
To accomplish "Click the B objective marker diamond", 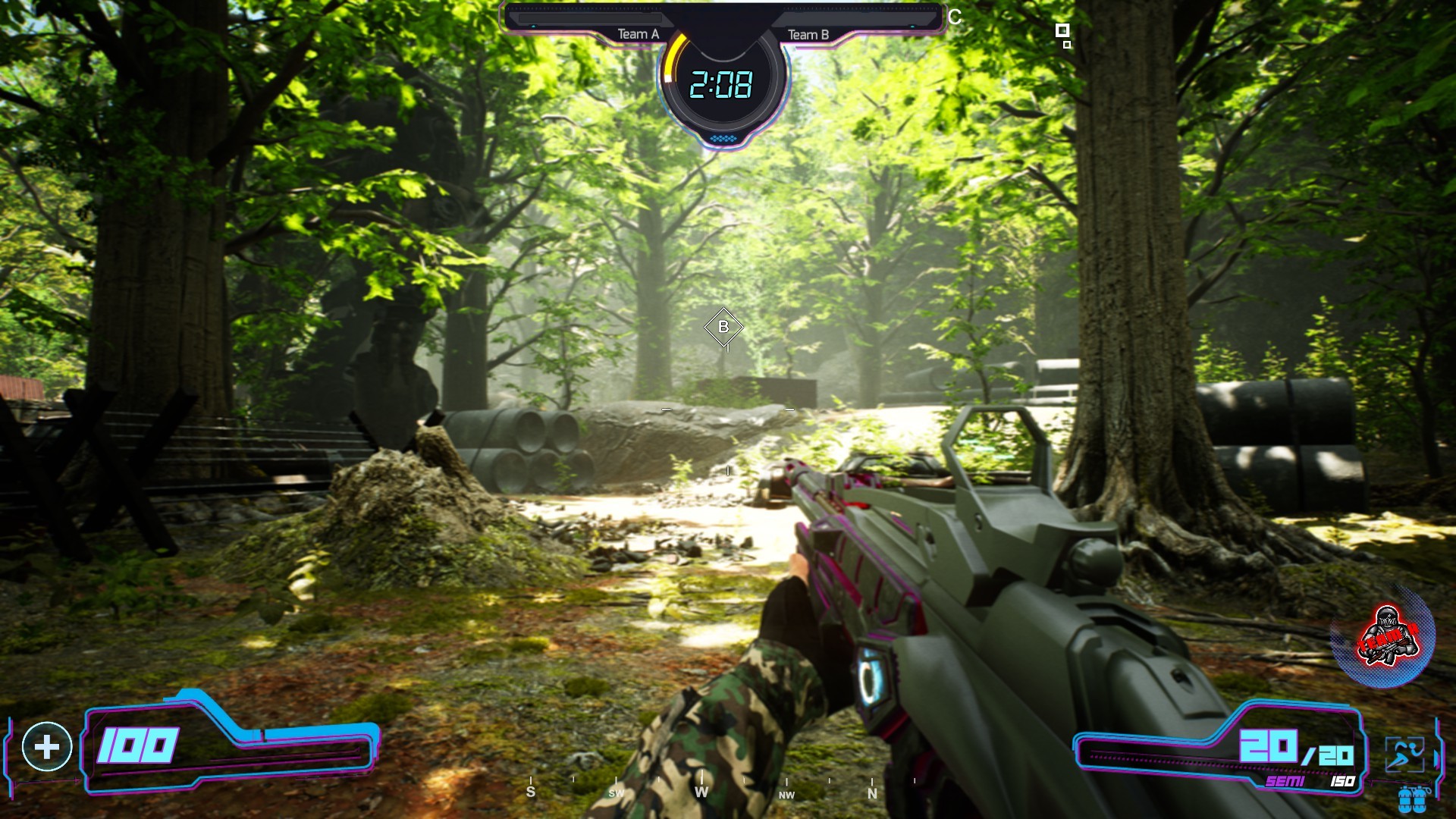I will pyautogui.click(x=723, y=328).
